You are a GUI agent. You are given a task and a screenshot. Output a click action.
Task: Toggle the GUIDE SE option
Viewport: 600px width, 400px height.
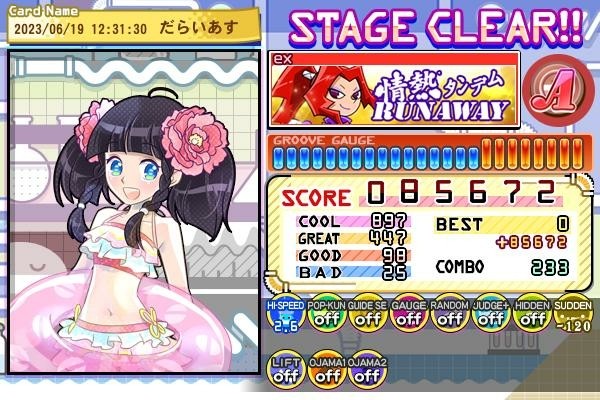pyautogui.click(x=367, y=316)
